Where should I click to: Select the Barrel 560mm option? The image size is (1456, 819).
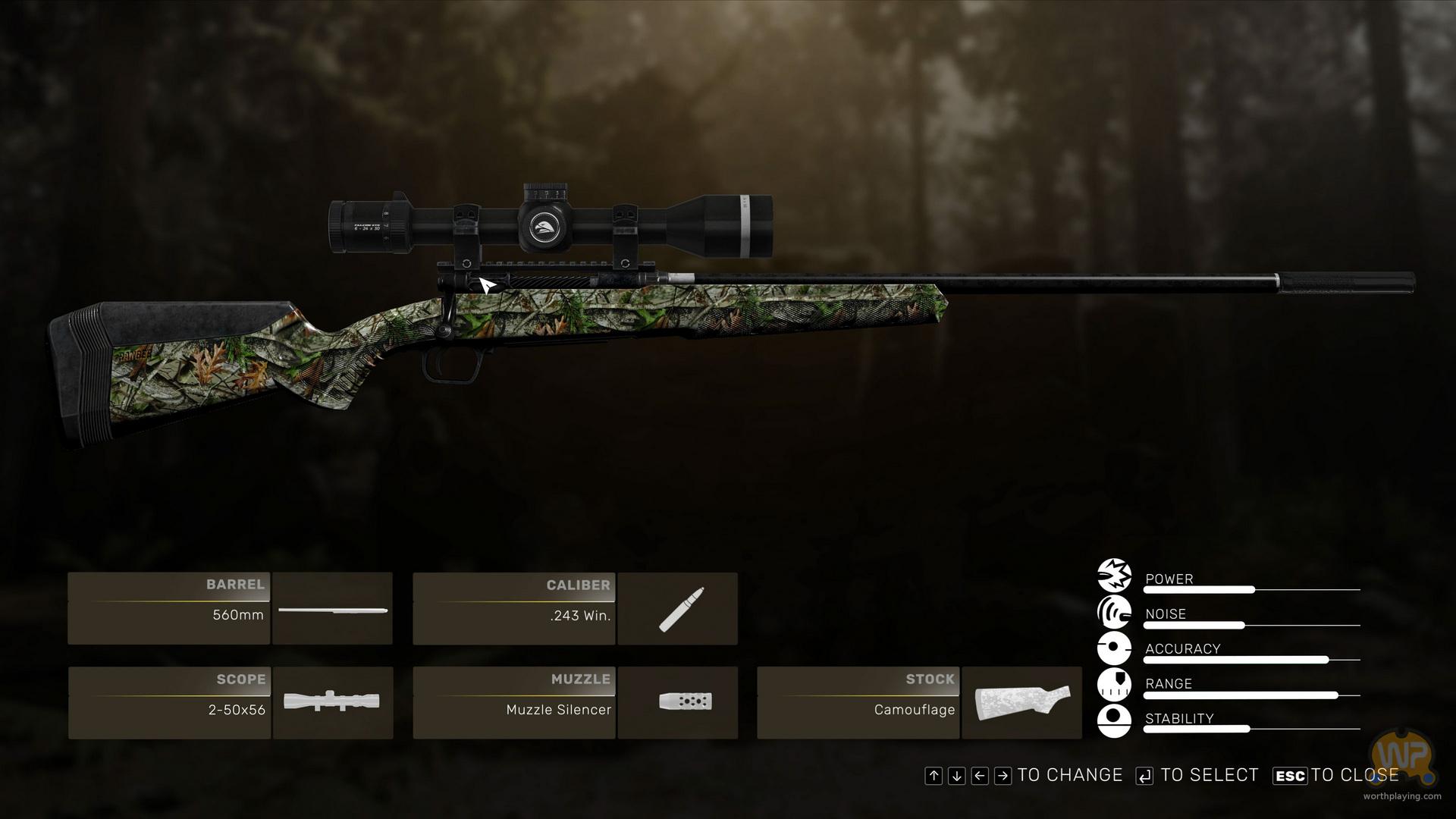169,609
